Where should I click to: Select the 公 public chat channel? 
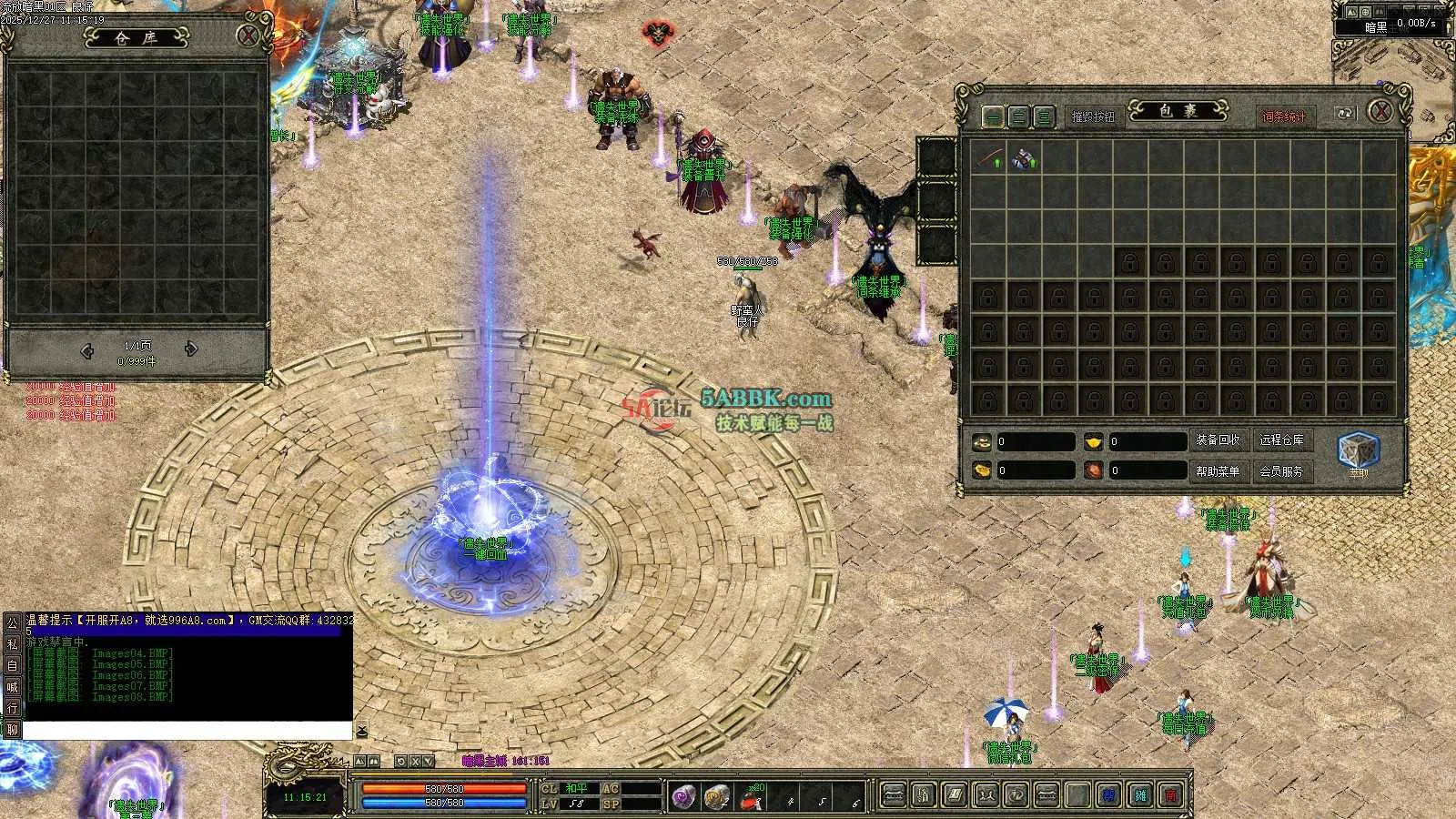pyautogui.click(x=13, y=622)
